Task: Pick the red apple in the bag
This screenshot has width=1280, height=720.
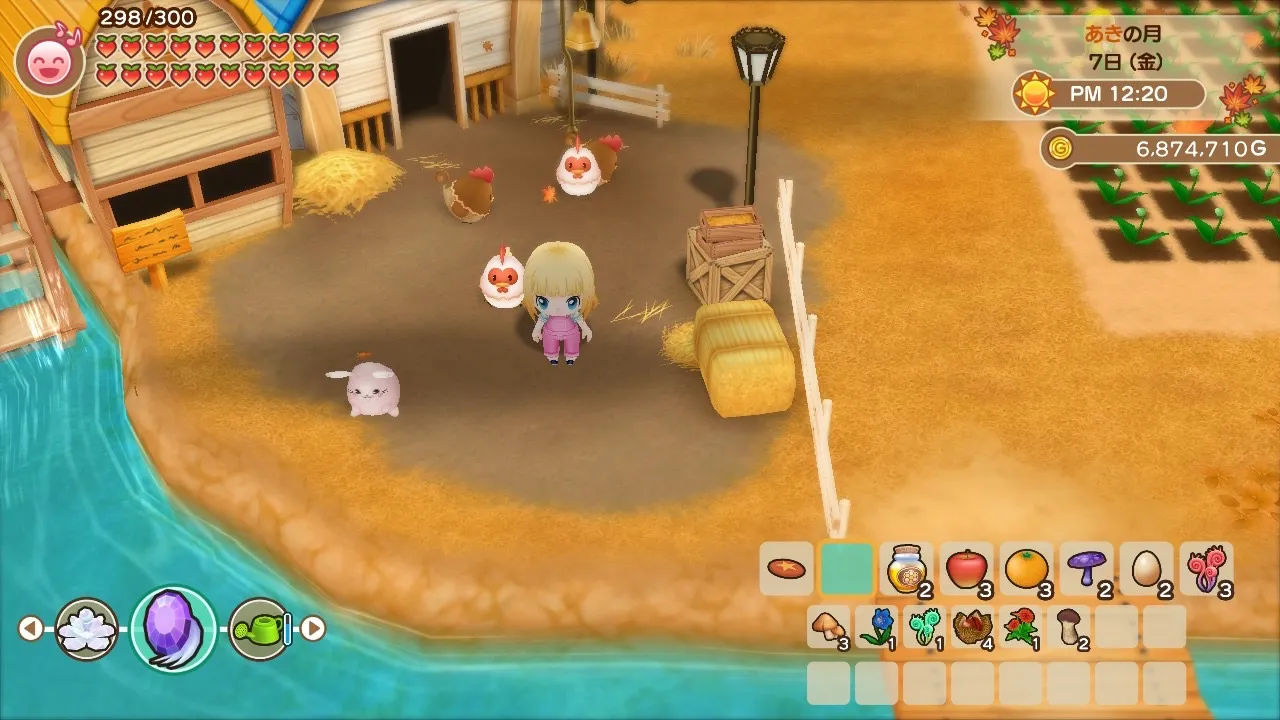Action: pyautogui.click(x=966, y=569)
